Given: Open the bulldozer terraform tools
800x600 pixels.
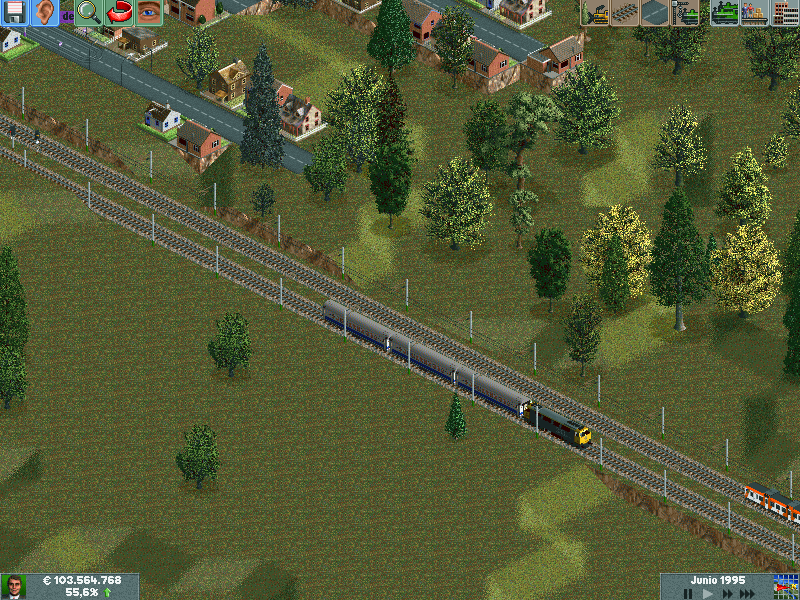Looking at the screenshot, I should (x=595, y=13).
